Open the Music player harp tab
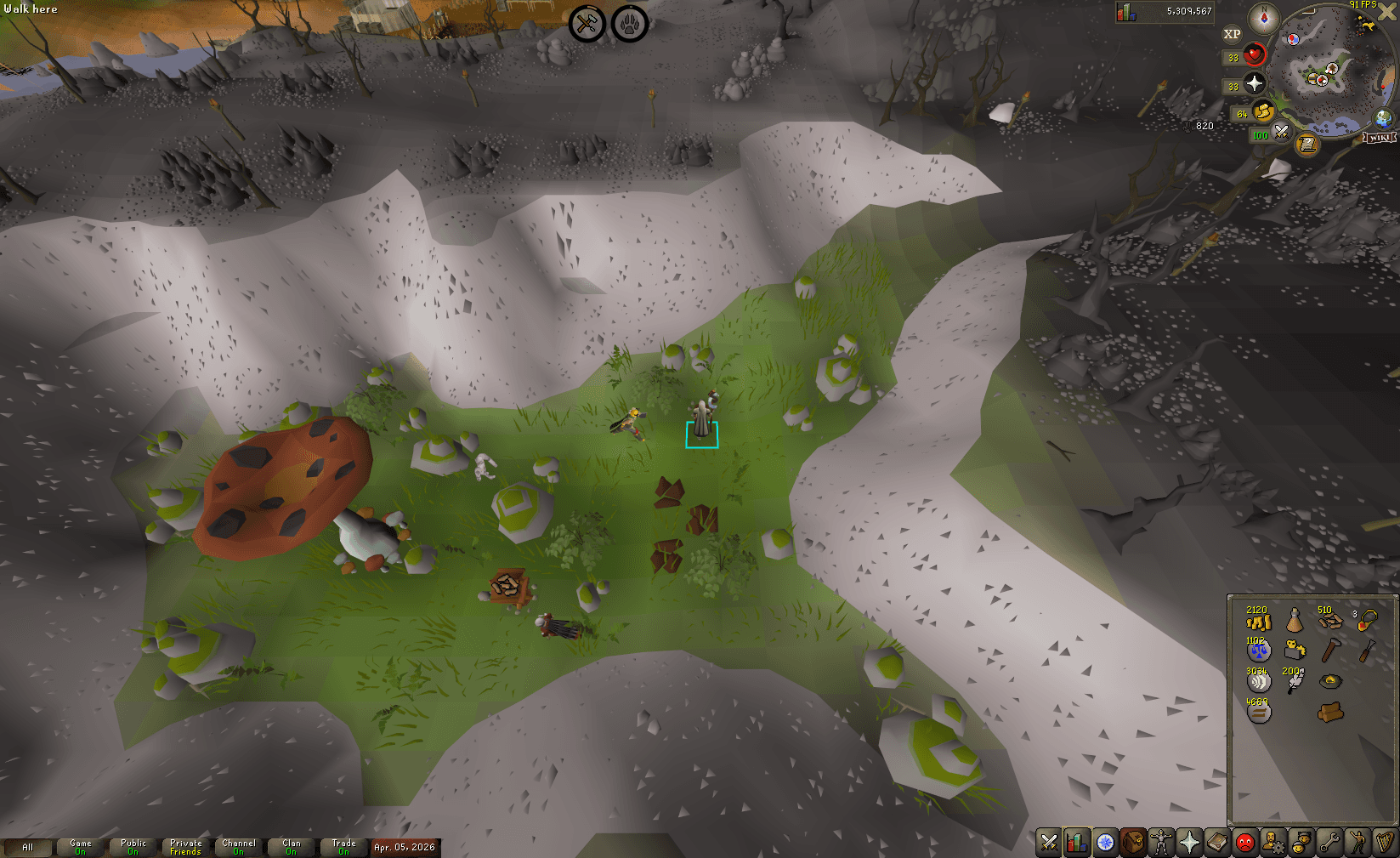Screen dimensions: 1400x858 click(1384, 843)
